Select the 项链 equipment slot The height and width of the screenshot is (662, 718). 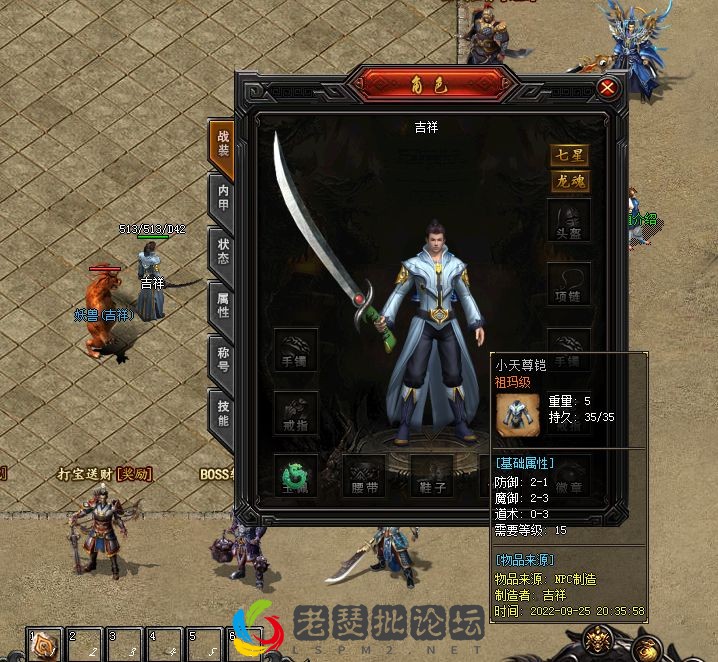[569, 284]
